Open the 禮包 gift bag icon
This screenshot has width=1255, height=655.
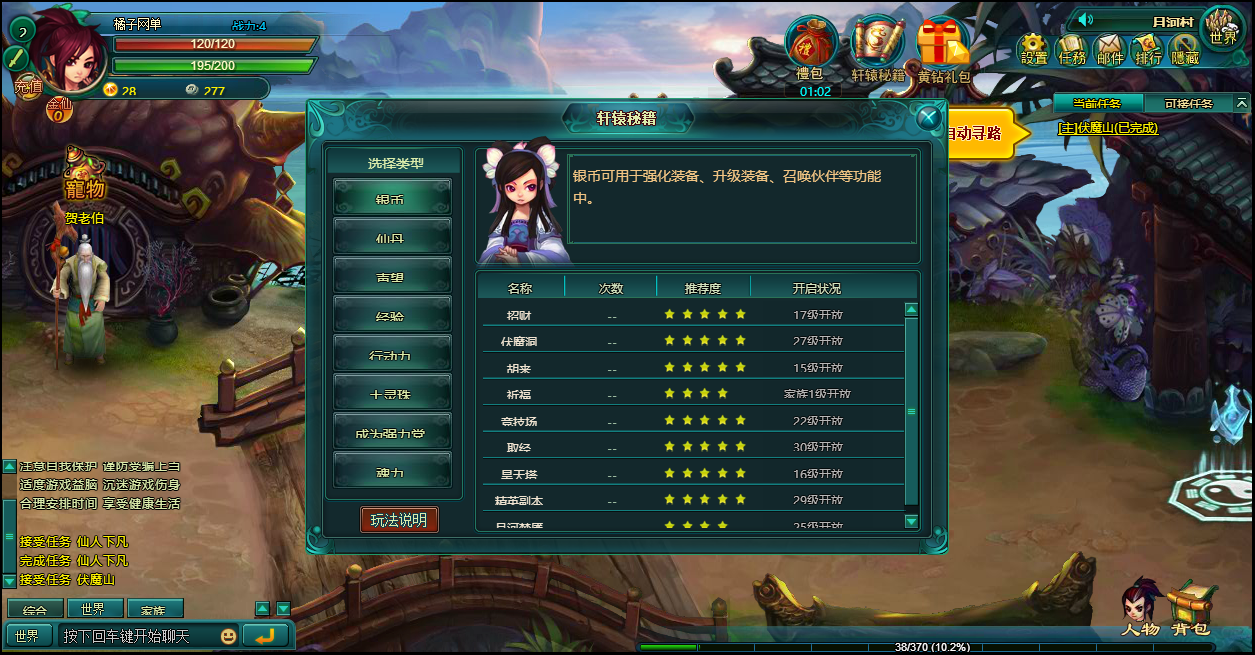click(810, 47)
